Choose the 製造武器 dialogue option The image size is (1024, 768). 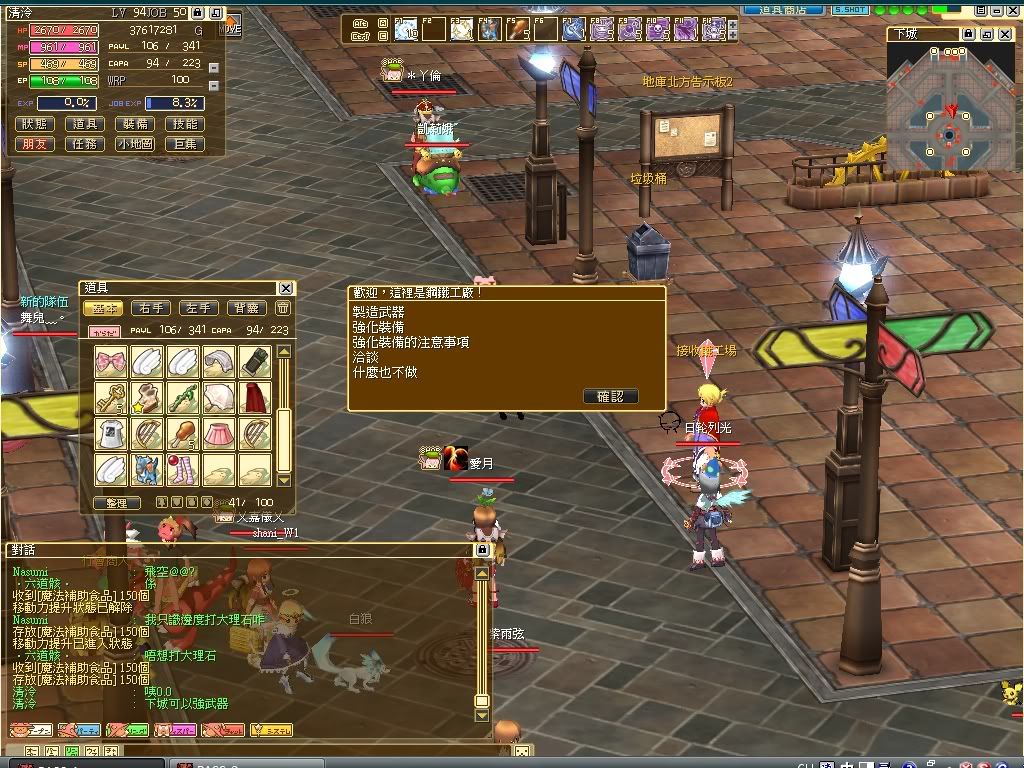379,312
